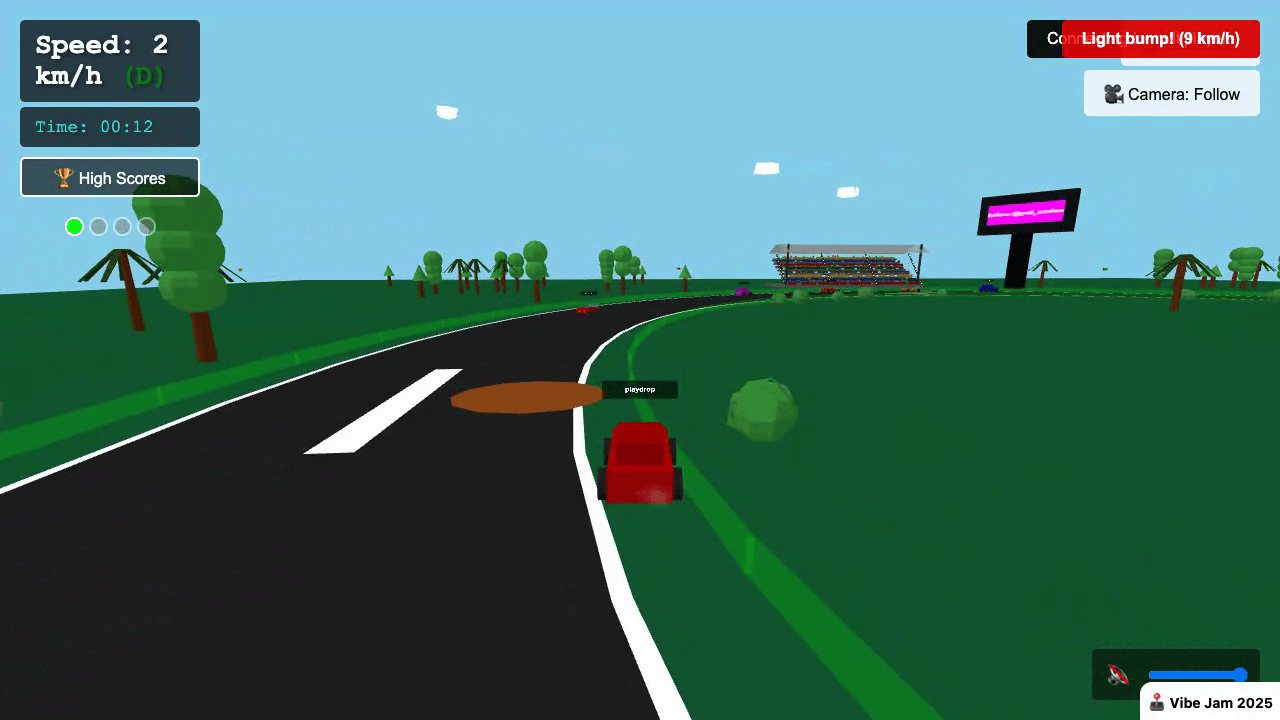Click the Time: 00:12 timer display
The image size is (1280, 720).
tap(108, 126)
